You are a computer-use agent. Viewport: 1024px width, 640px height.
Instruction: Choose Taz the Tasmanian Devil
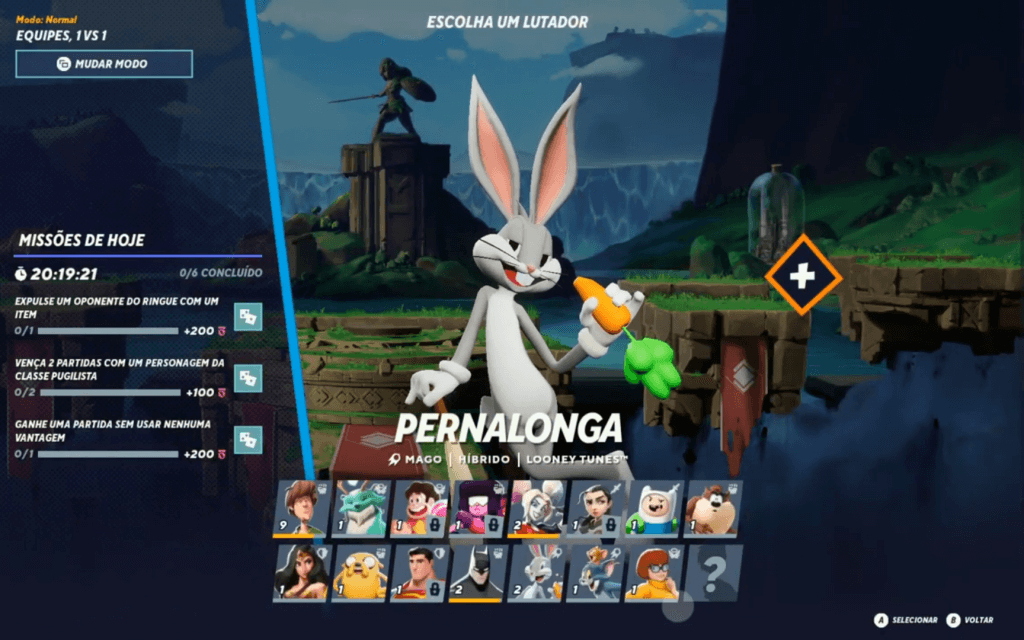click(x=713, y=509)
